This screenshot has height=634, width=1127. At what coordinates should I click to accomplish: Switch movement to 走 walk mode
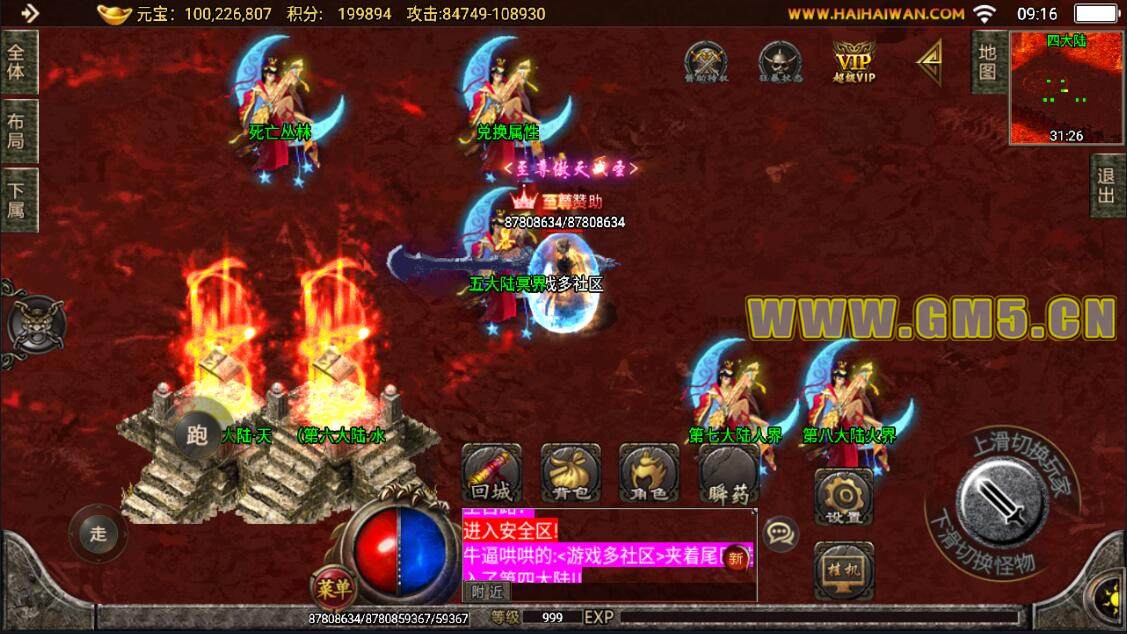coord(98,533)
